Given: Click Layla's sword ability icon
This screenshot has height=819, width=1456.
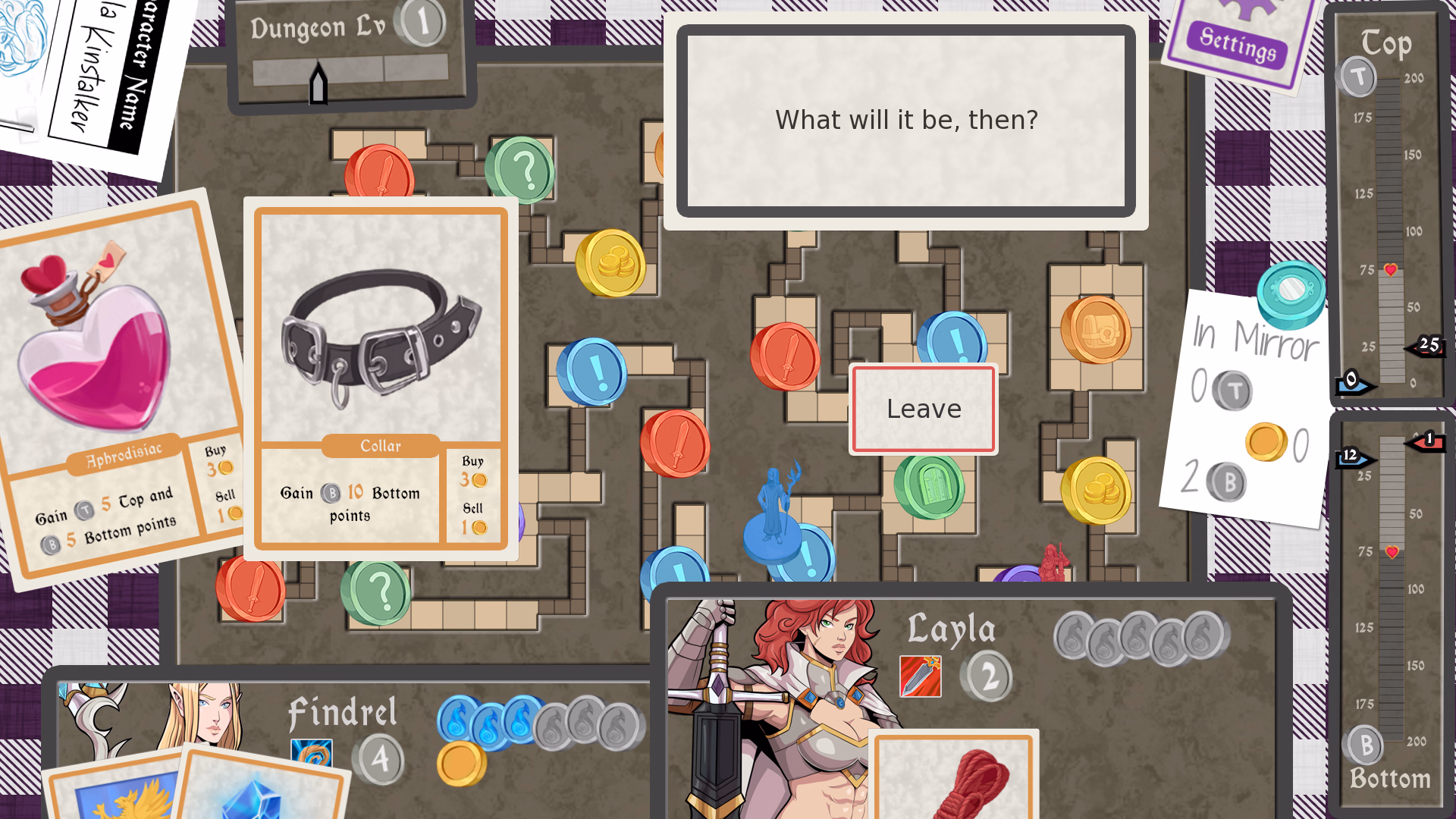Looking at the screenshot, I should pyautogui.click(x=920, y=676).
